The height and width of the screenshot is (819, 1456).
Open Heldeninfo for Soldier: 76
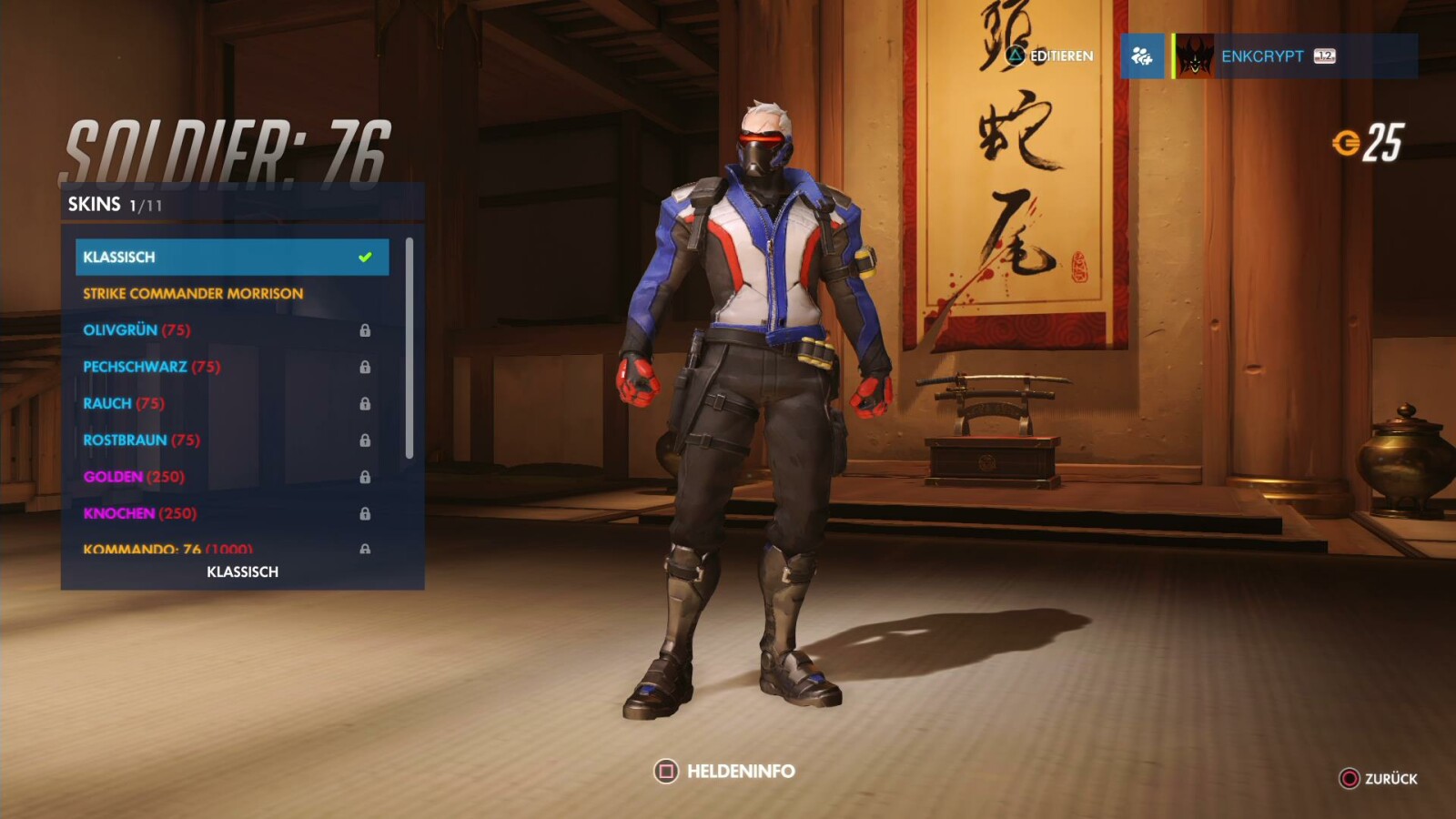(724, 772)
